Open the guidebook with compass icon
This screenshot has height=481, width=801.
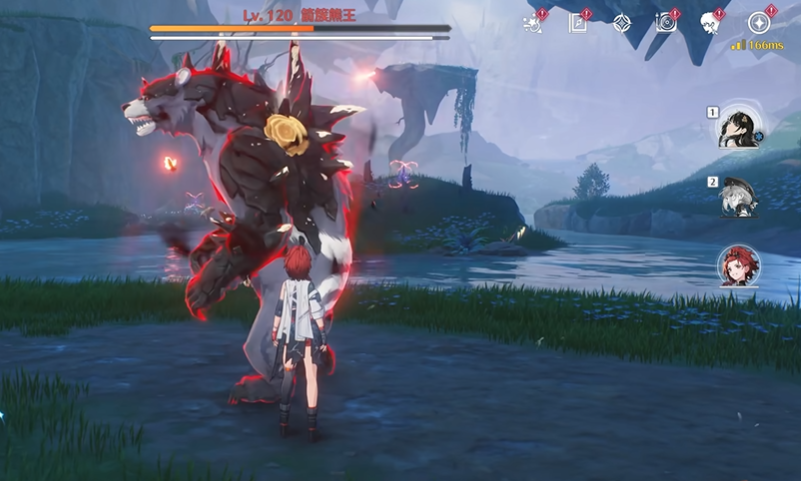coord(578,23)
